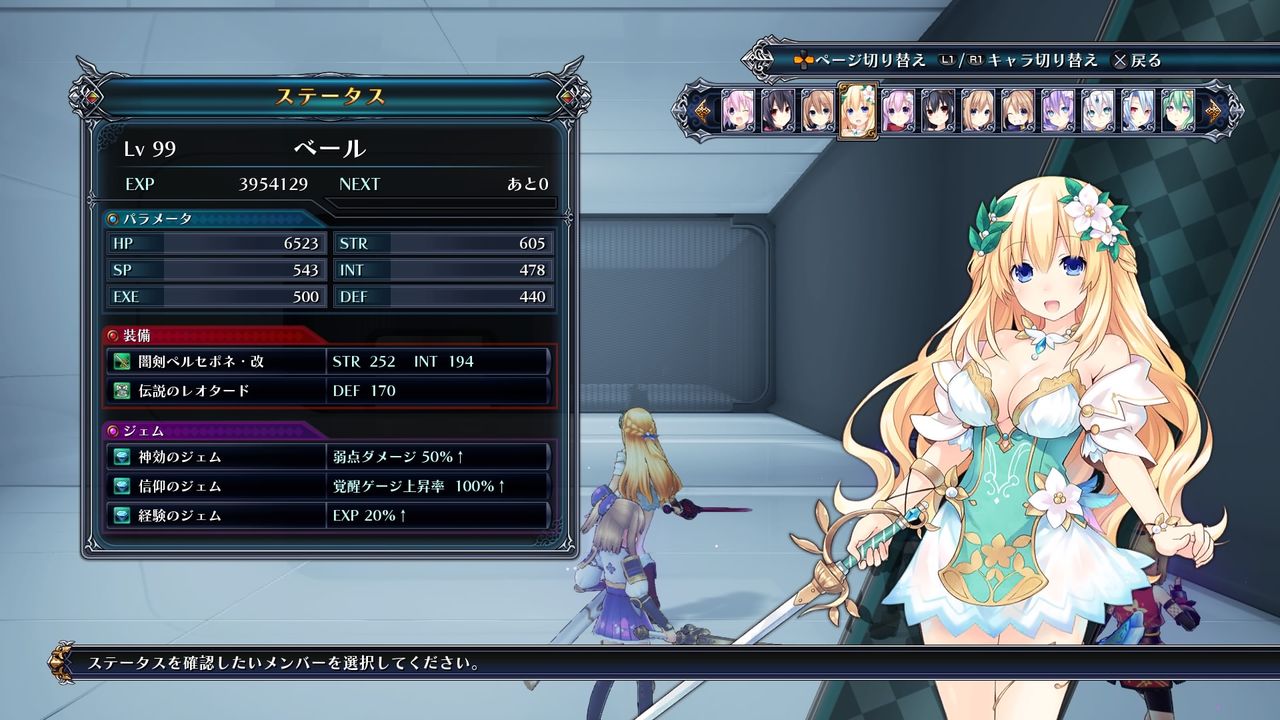Expand the portrait list with the right arrow
Screen dimensions: 1280x720
pyautogui.click(x=1213, y=108)
